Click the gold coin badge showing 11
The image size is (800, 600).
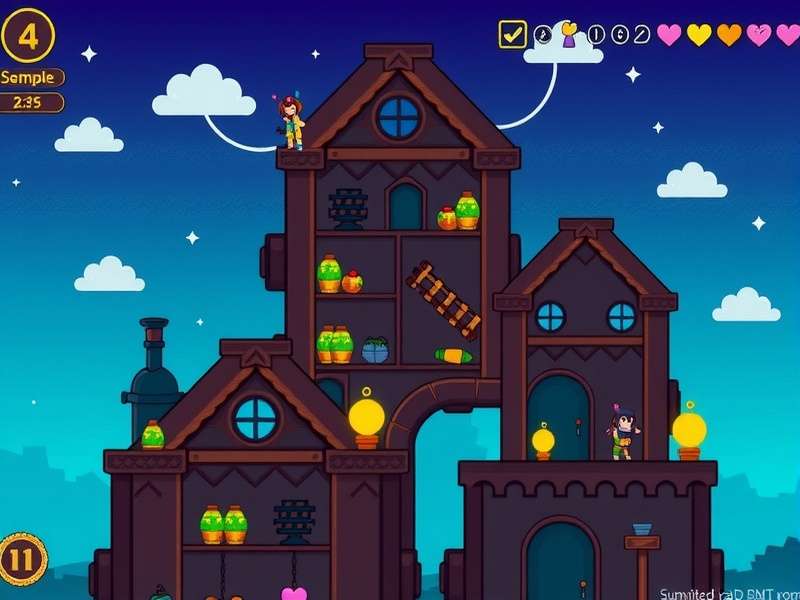point(22,559)
